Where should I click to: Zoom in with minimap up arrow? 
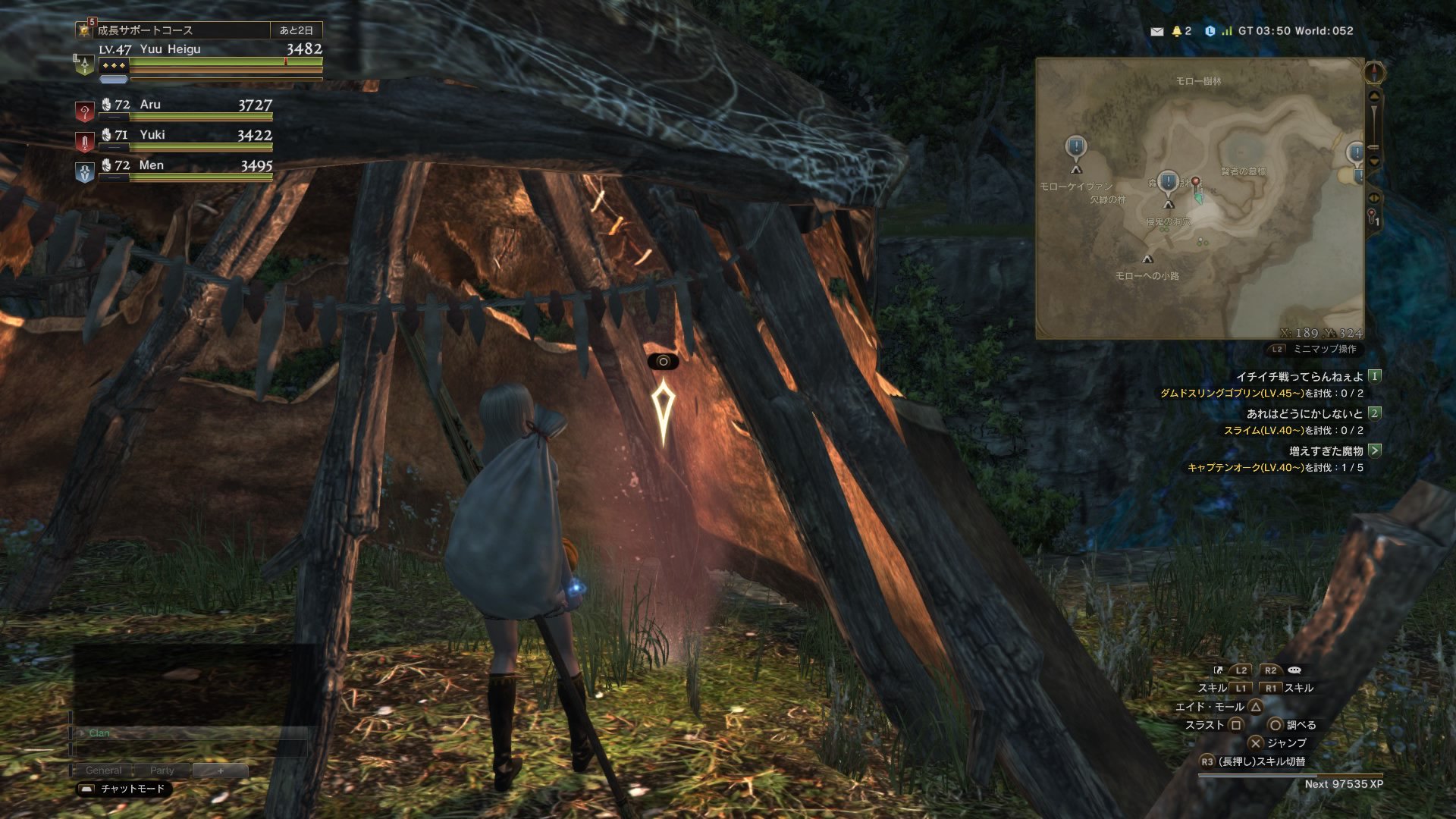1374,96
